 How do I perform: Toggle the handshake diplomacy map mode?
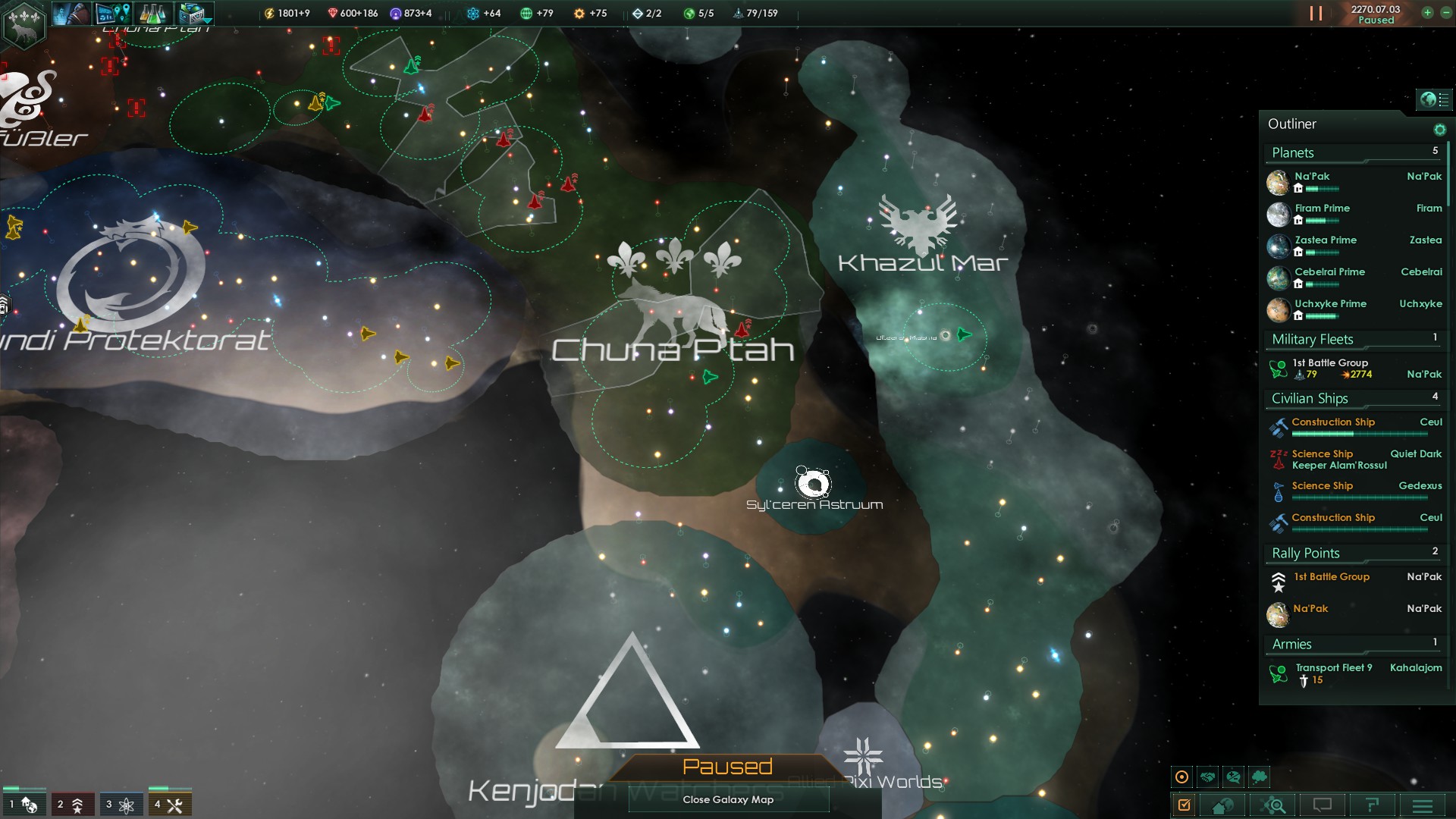pyautogui.click(x=1207, y=777)
